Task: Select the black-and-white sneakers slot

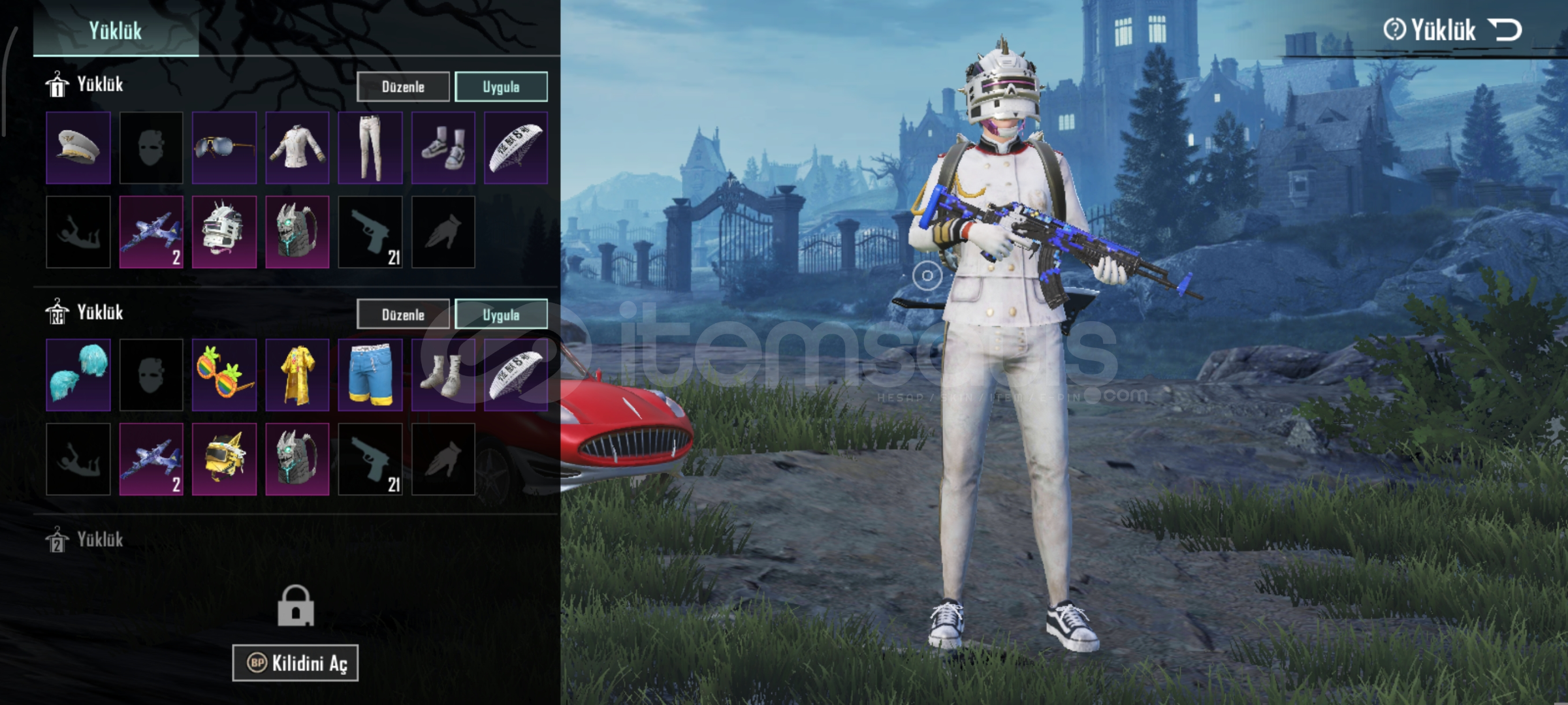Action: click(443, 148)
